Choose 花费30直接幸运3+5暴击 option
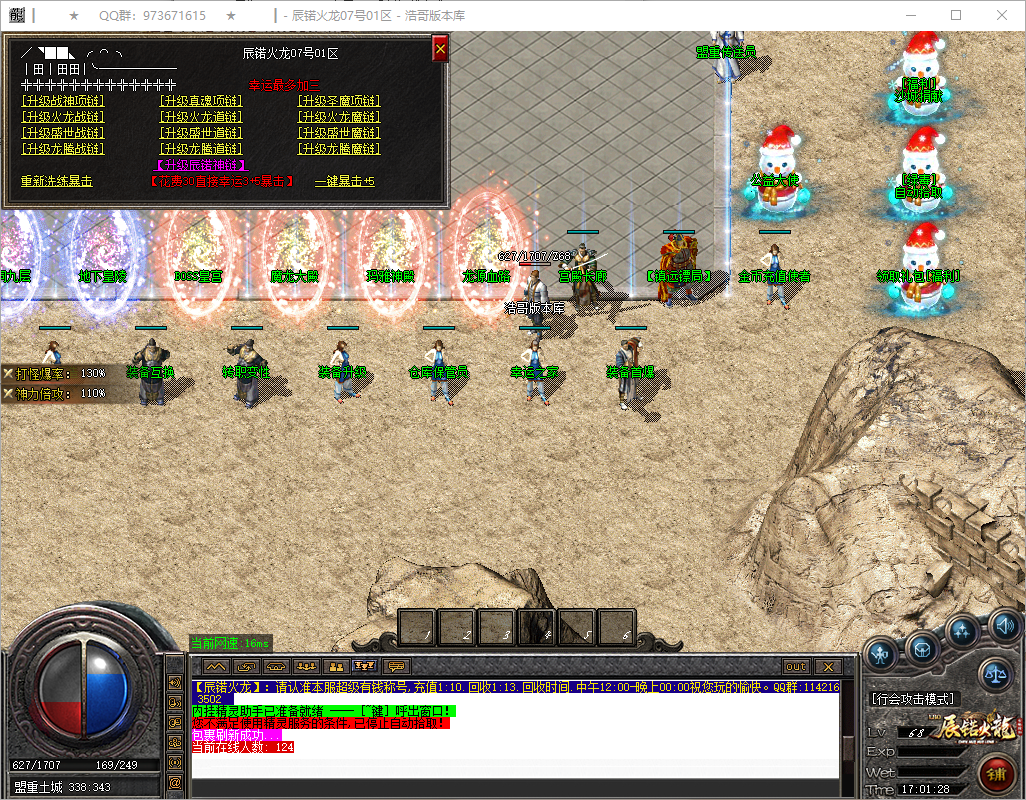This screenshot has width=1026, height=800. click(221, 182)
